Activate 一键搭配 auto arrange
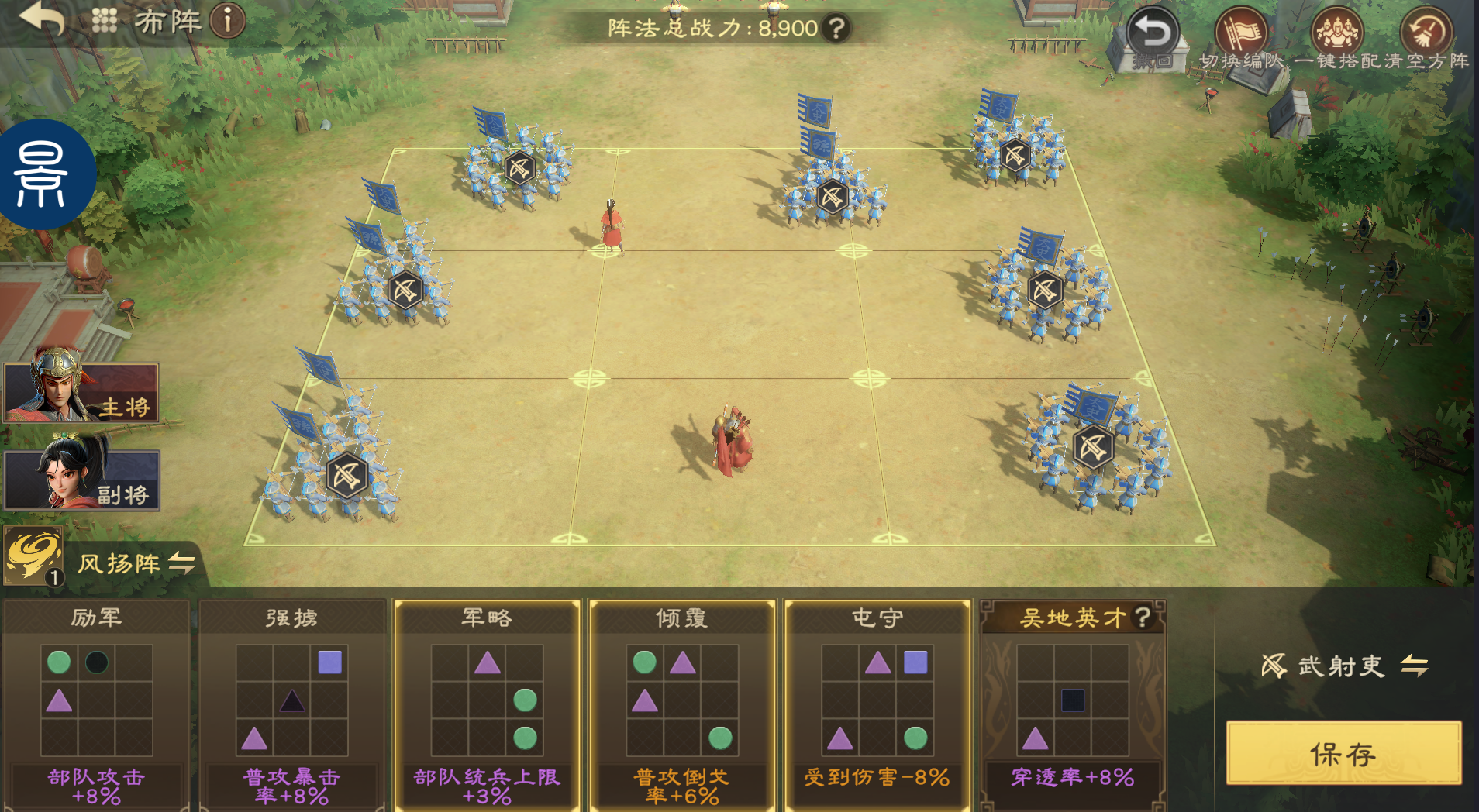 tap(1336, 36)
